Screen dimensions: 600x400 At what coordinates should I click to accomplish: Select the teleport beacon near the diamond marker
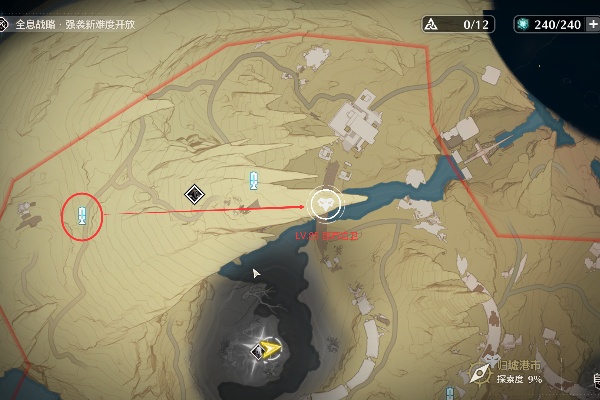(x=254, y=180)
